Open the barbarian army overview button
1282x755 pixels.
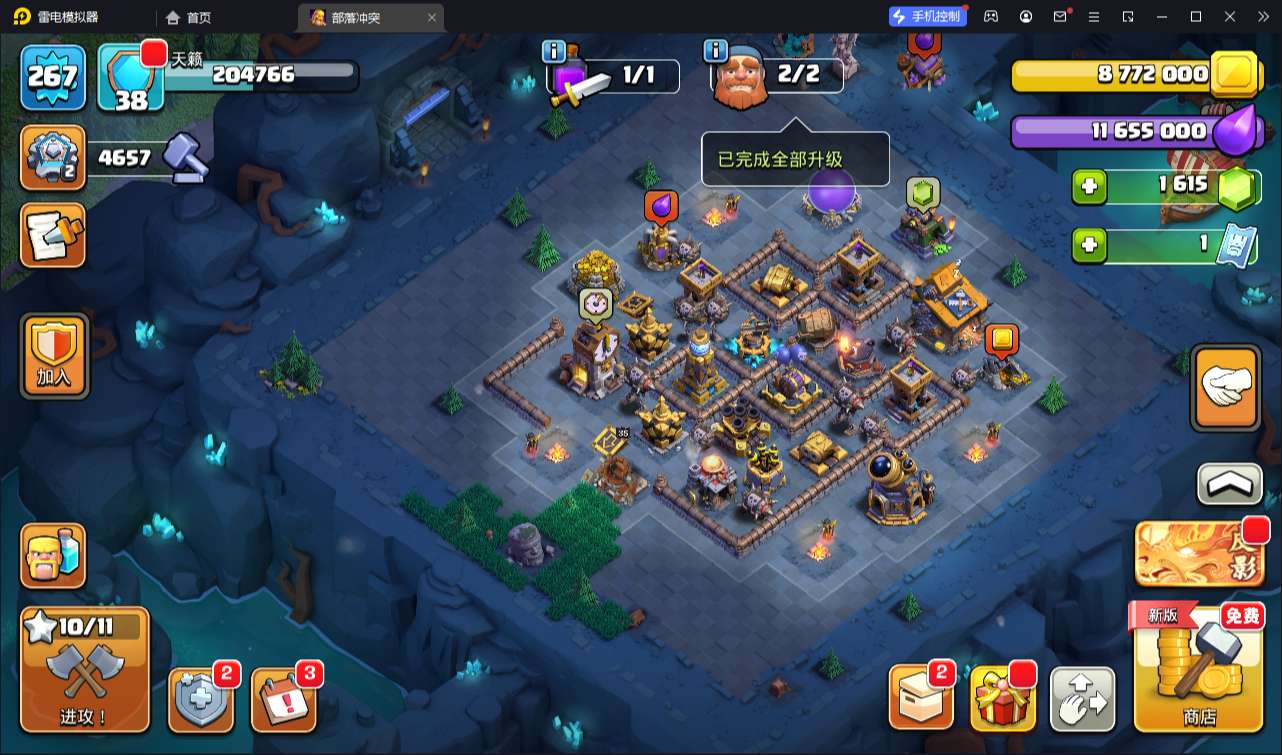pyautogui.click(x=54, y=556)
